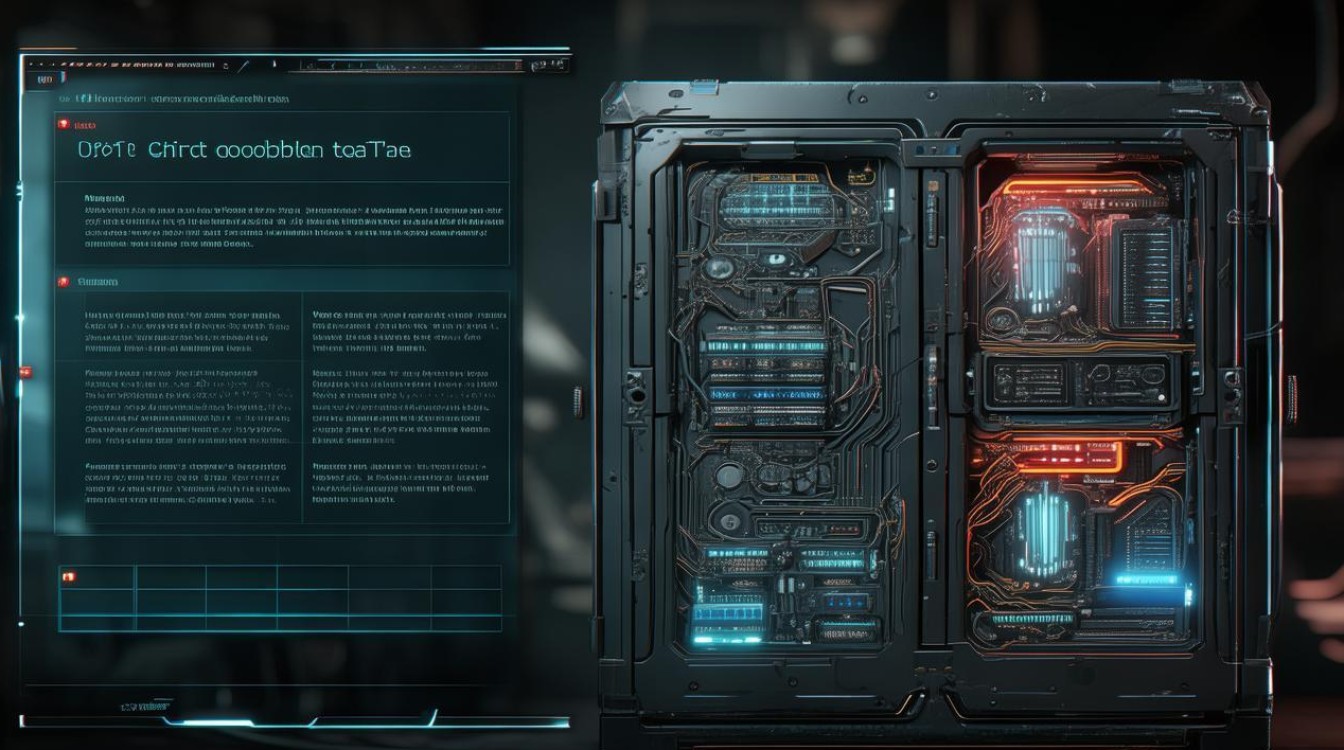This screenshot has height=750, width=1344.
Task: Select the large cyan title heading text
Action: tap(243, 150)
